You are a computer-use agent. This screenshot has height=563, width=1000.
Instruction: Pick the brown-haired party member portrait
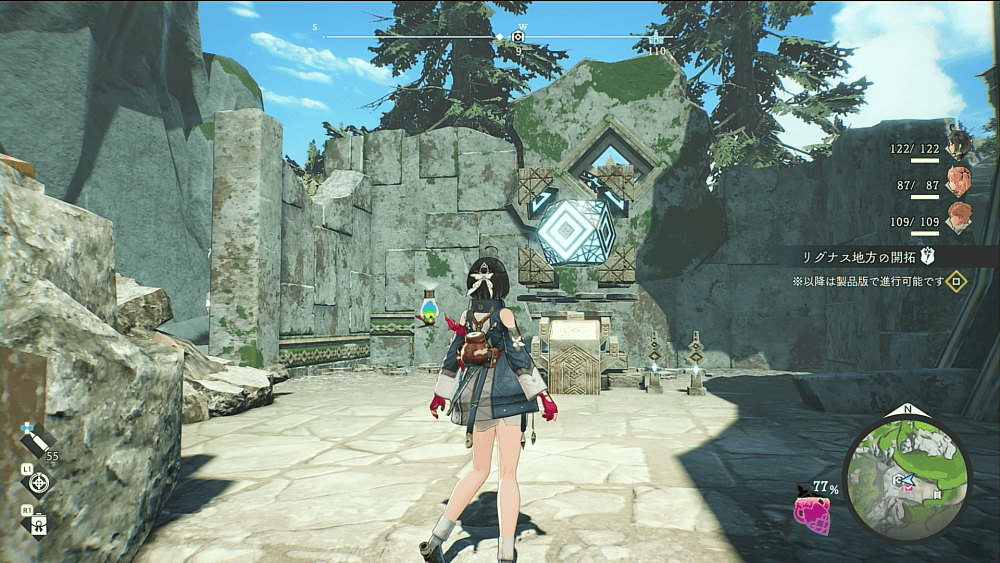[x=960, y=218]
